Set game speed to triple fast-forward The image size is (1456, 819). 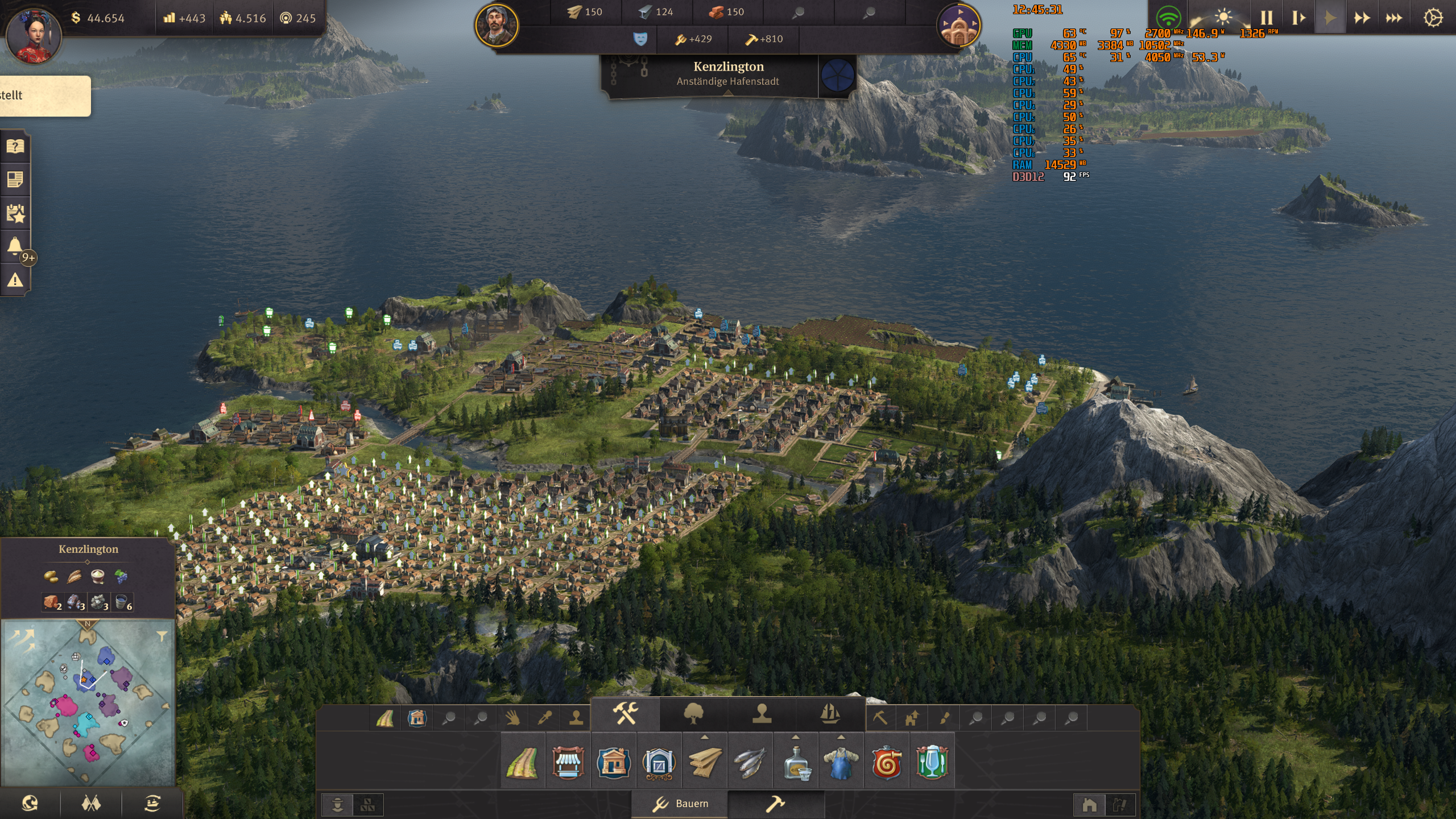tap(1393, 18)
